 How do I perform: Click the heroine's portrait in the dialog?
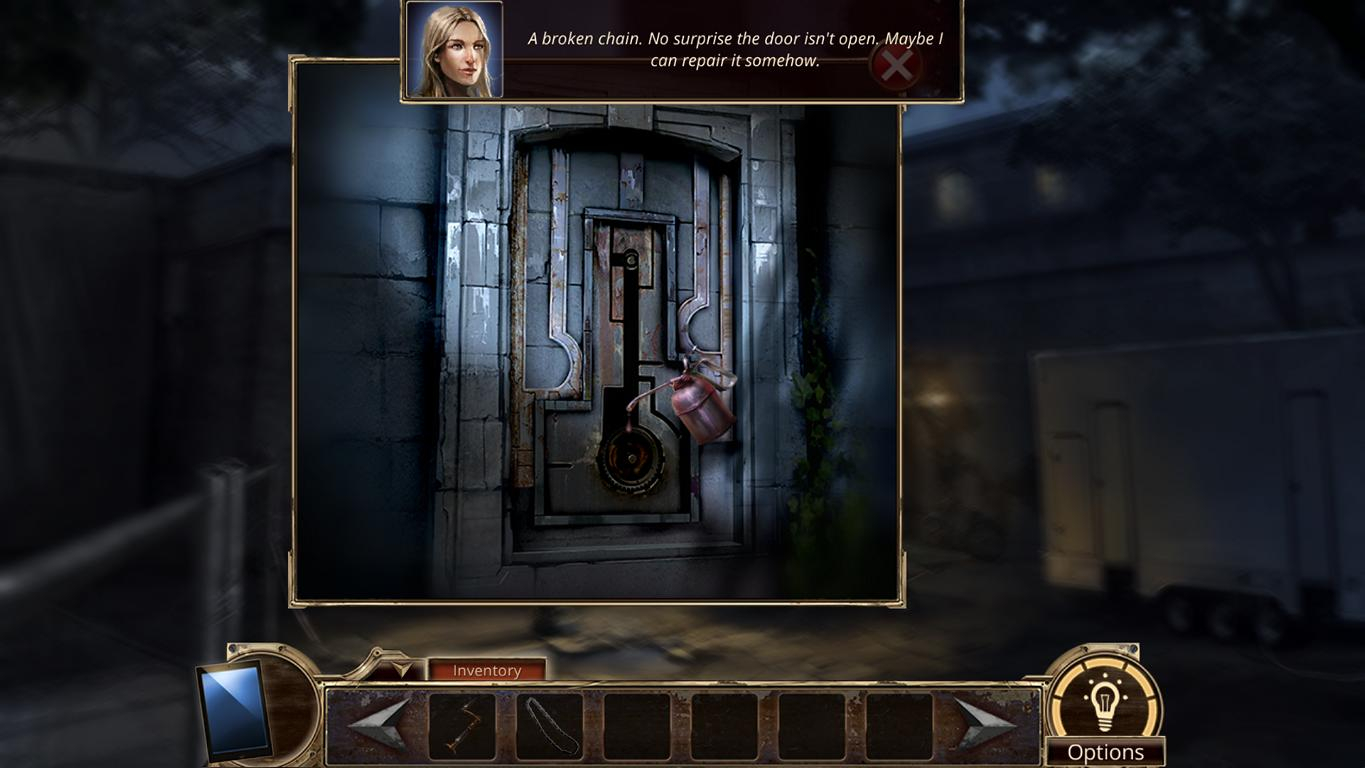[453, 49]
